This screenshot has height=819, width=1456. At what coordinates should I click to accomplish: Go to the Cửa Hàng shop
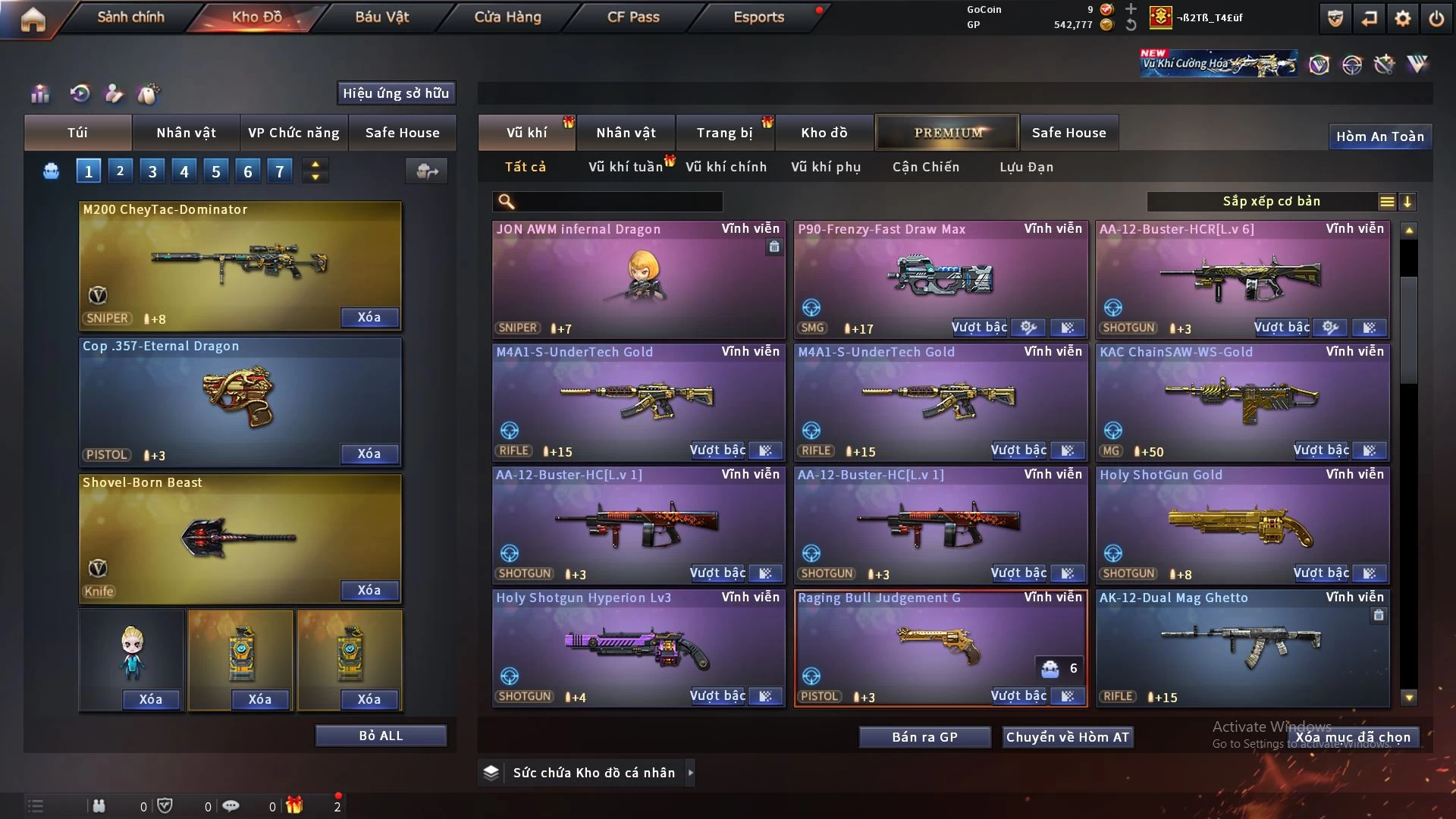[507, 17]
